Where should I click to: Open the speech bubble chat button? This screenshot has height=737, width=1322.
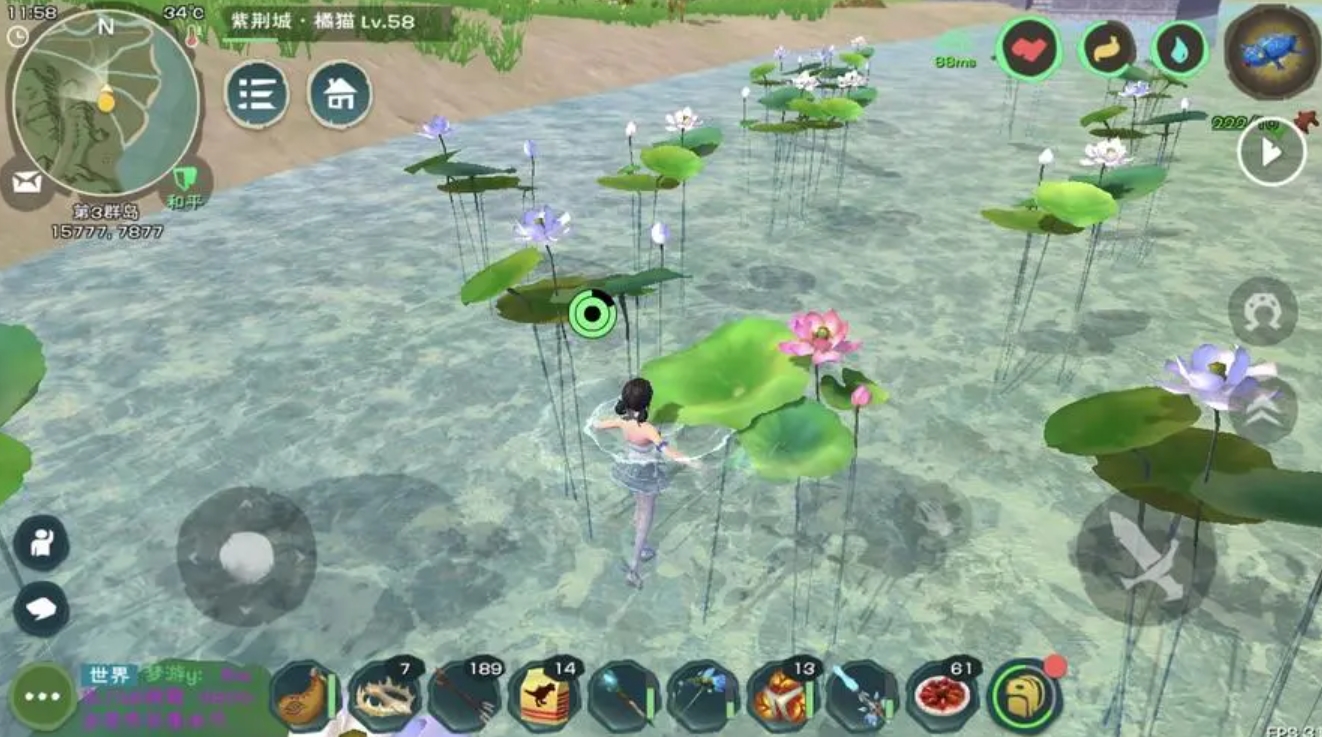(41, 609)
